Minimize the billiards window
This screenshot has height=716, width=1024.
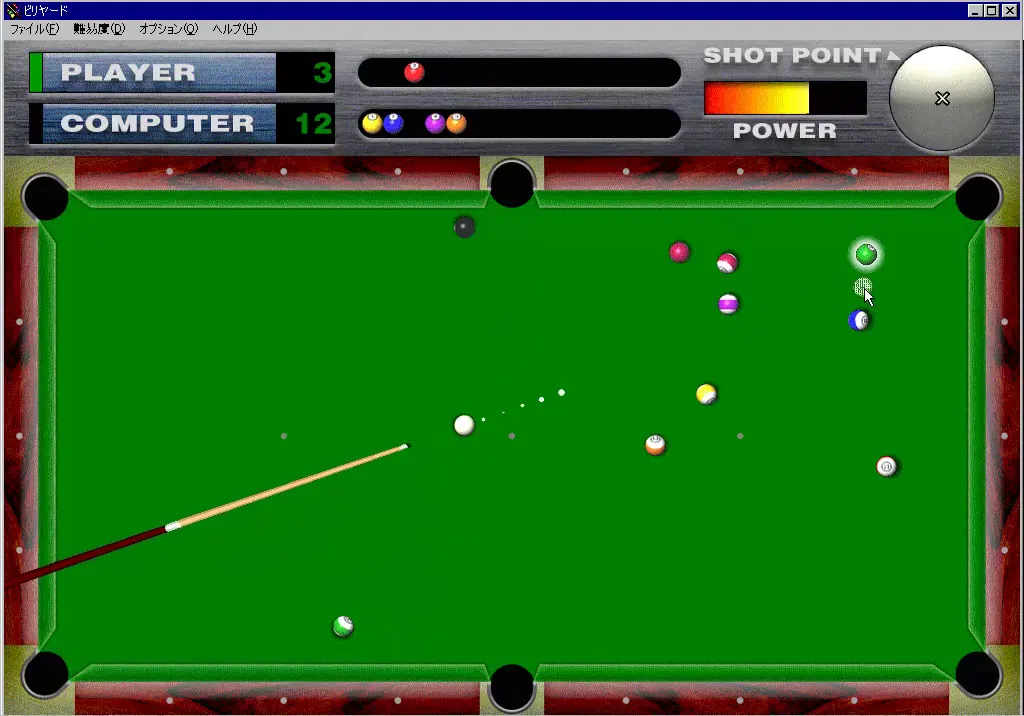[x=976, y=10]
